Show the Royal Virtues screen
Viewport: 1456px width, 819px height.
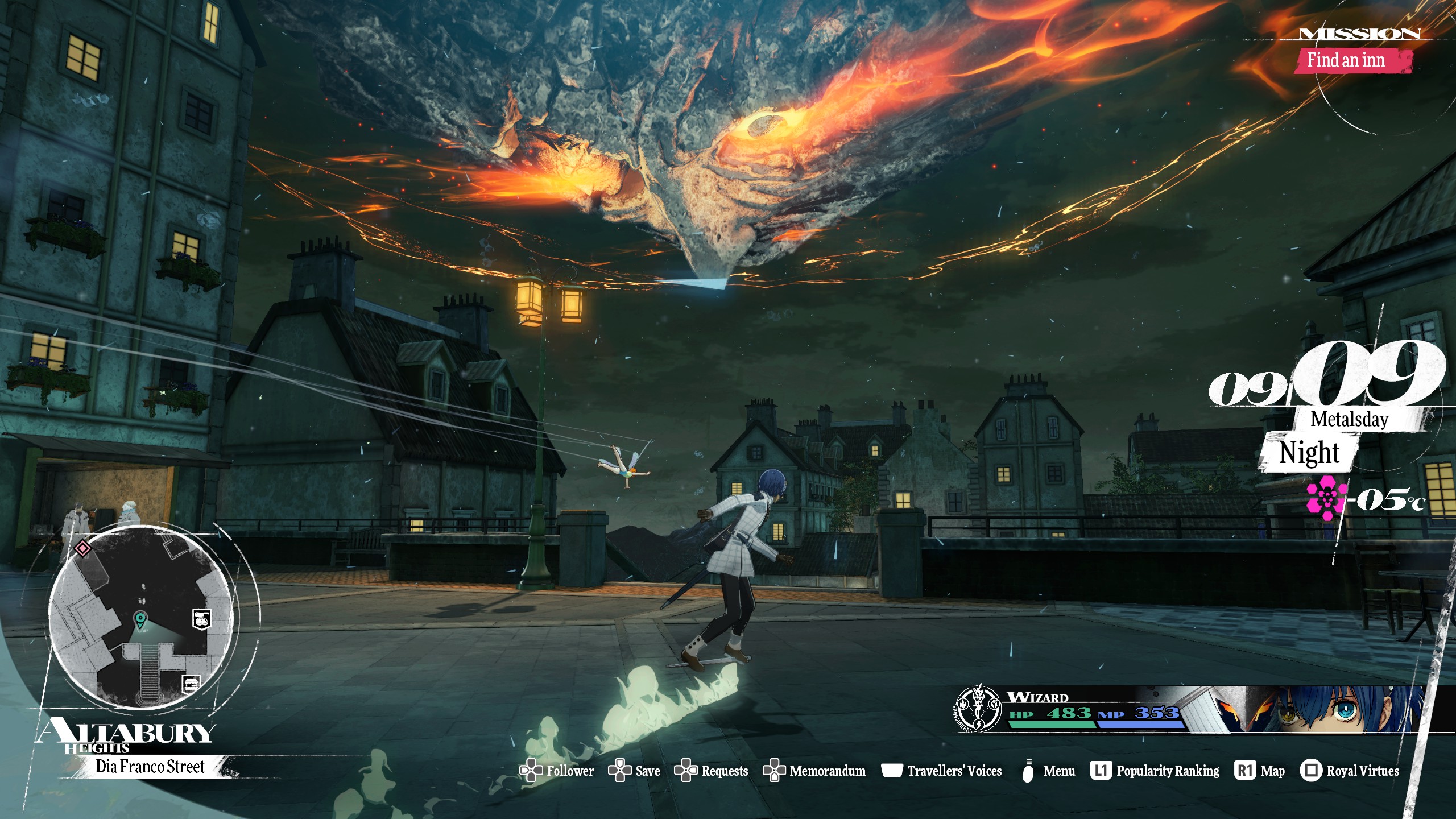1350,771
